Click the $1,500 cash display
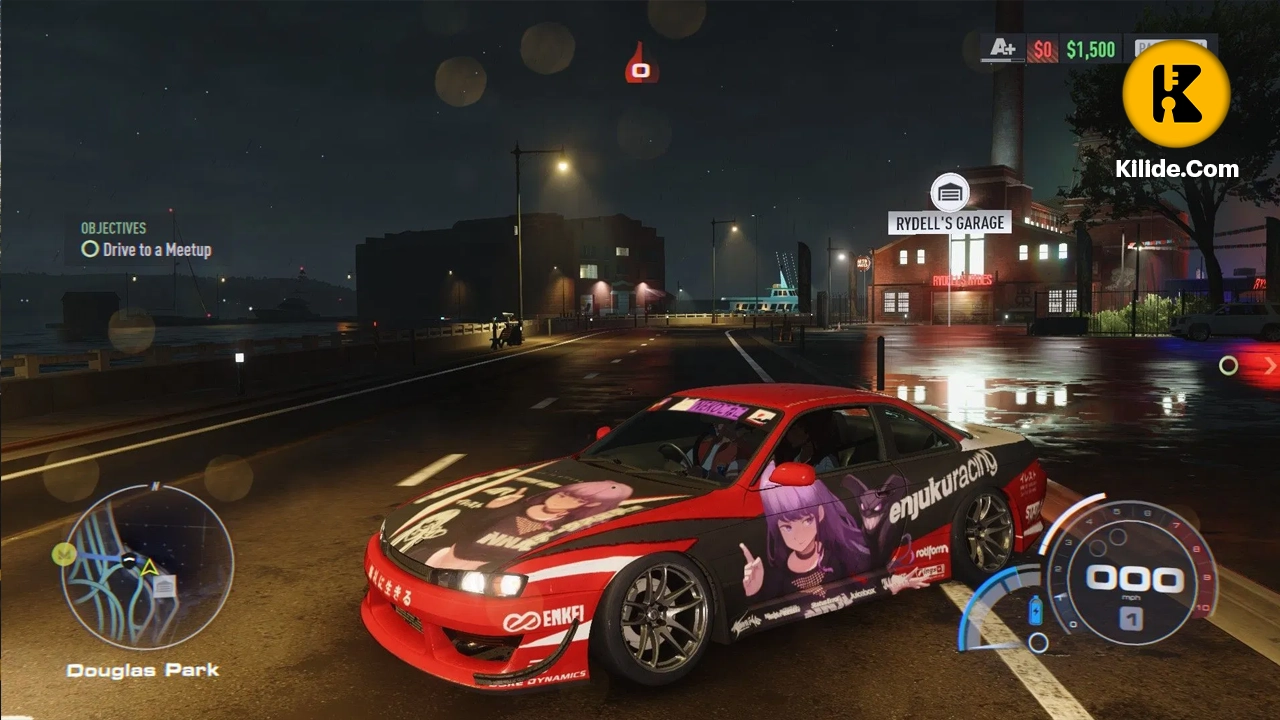1280x720 pixels. (1092, 49)
